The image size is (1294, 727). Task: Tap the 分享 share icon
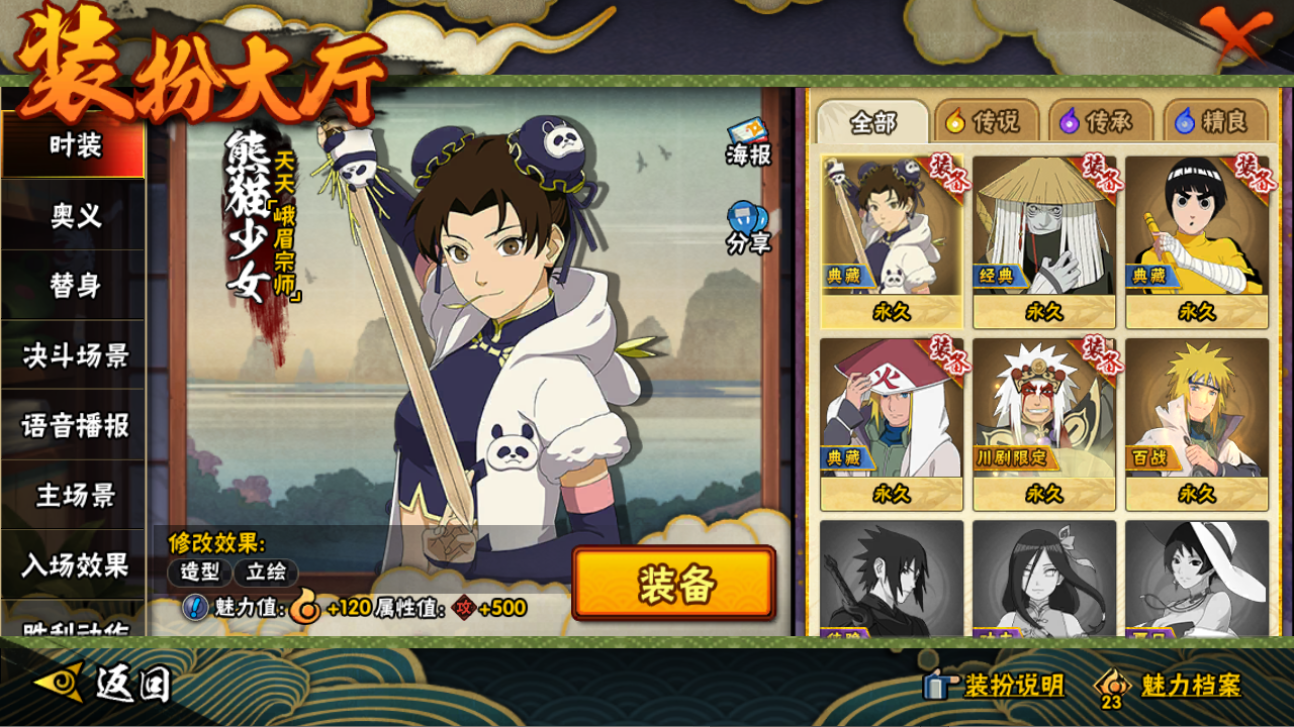click(x=748, y=227)
